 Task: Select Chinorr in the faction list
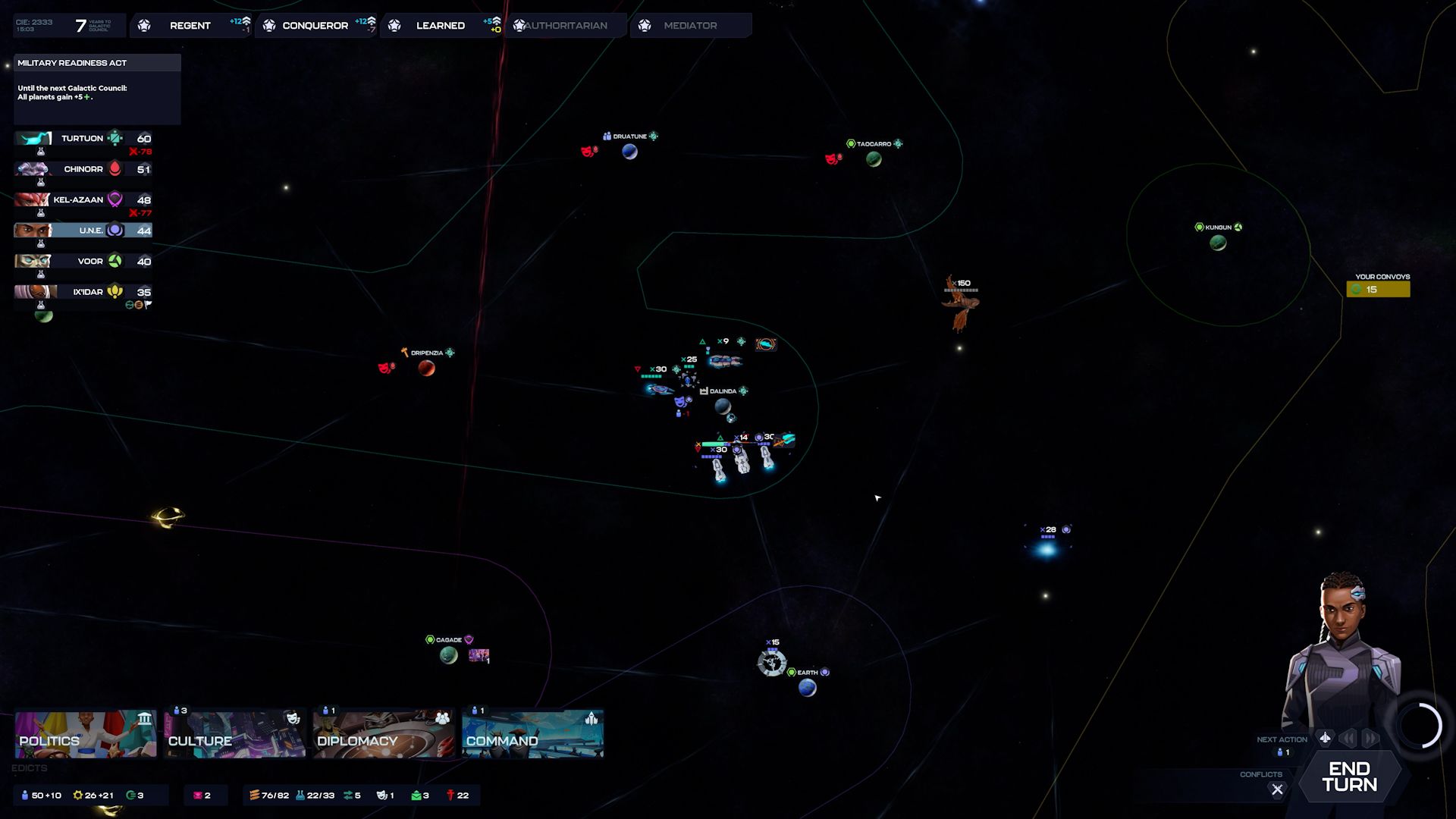(83, 169)
